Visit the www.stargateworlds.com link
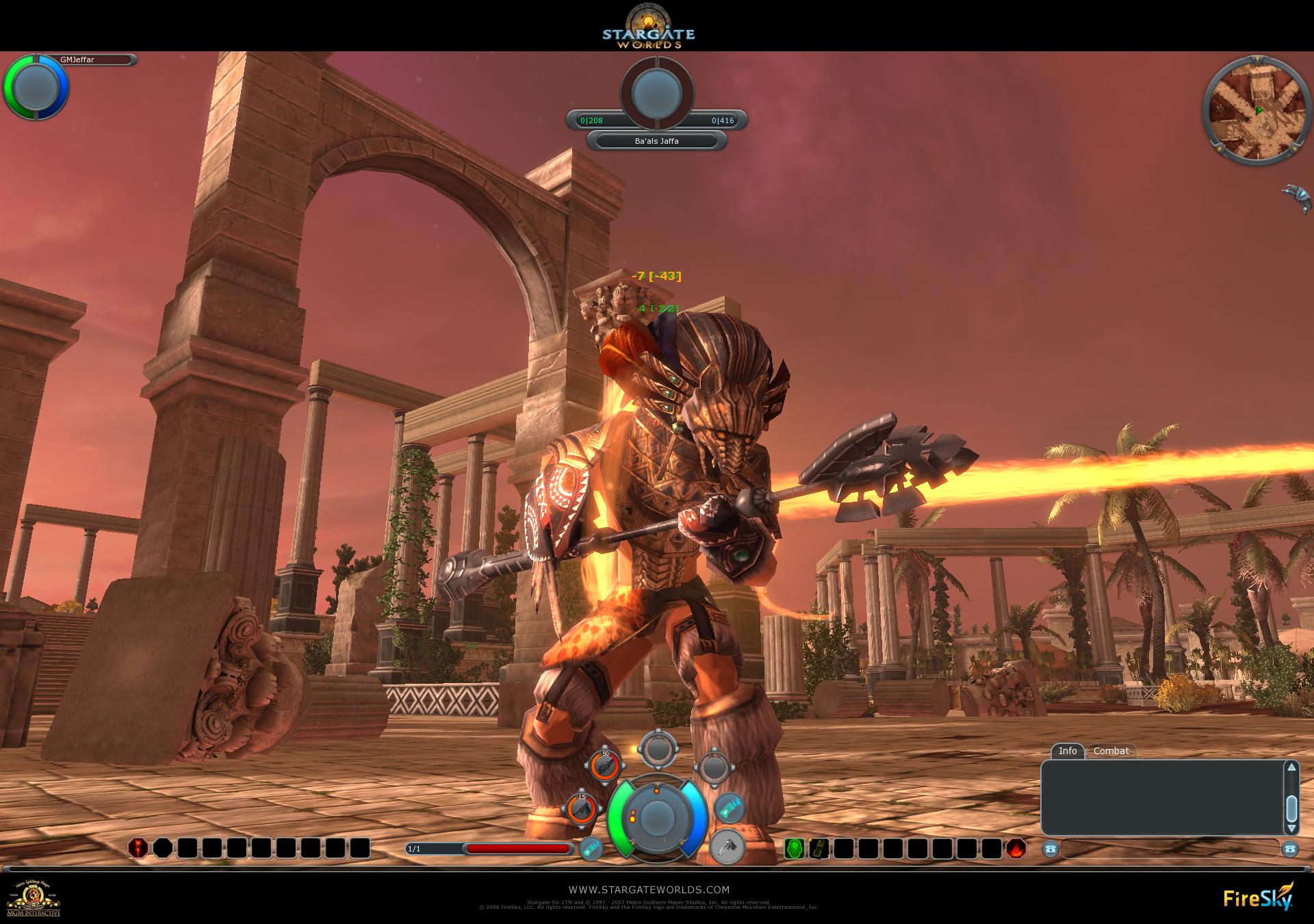 click(x=649, y=890)
